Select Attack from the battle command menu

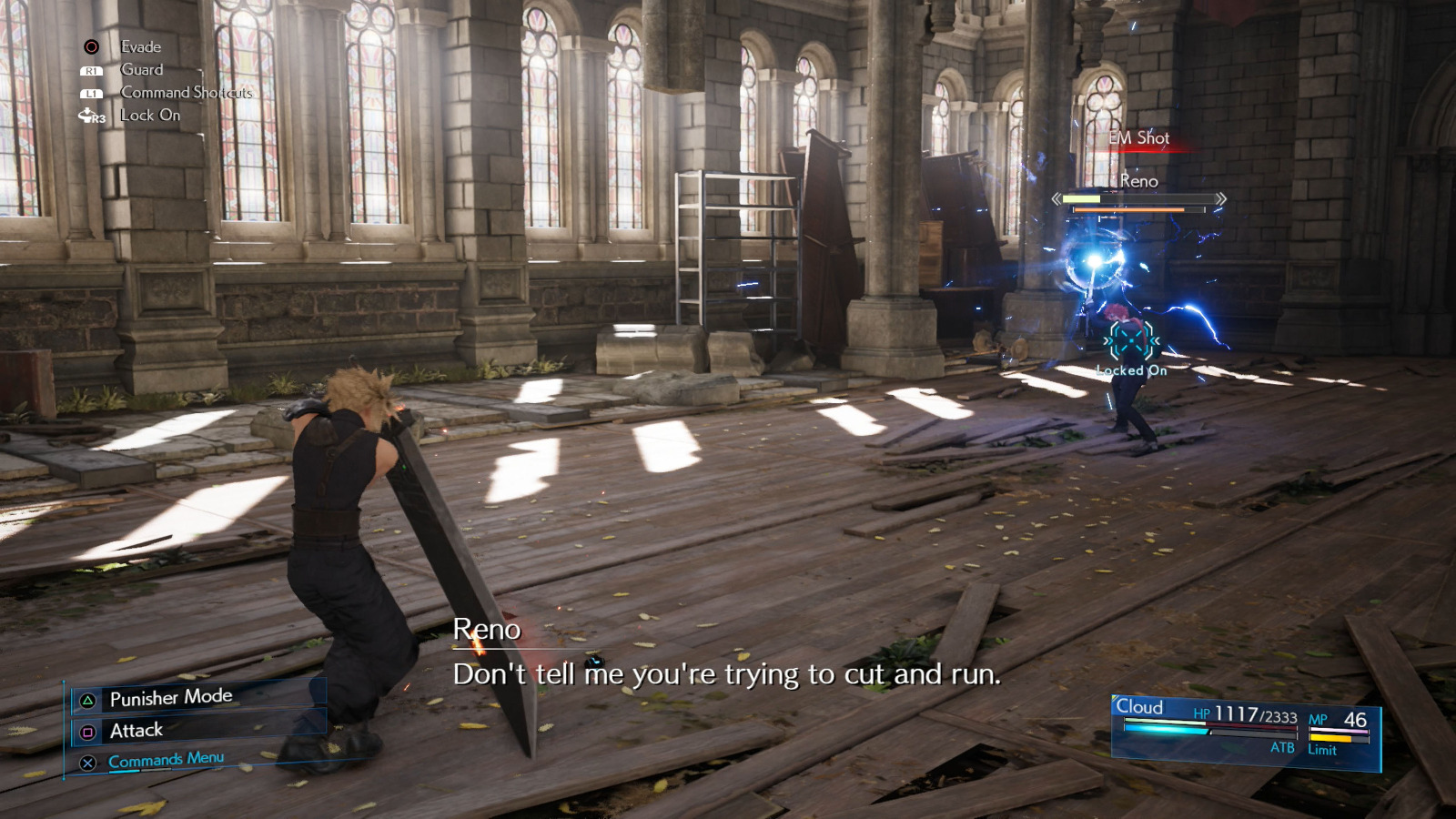[x=136, y=730]
